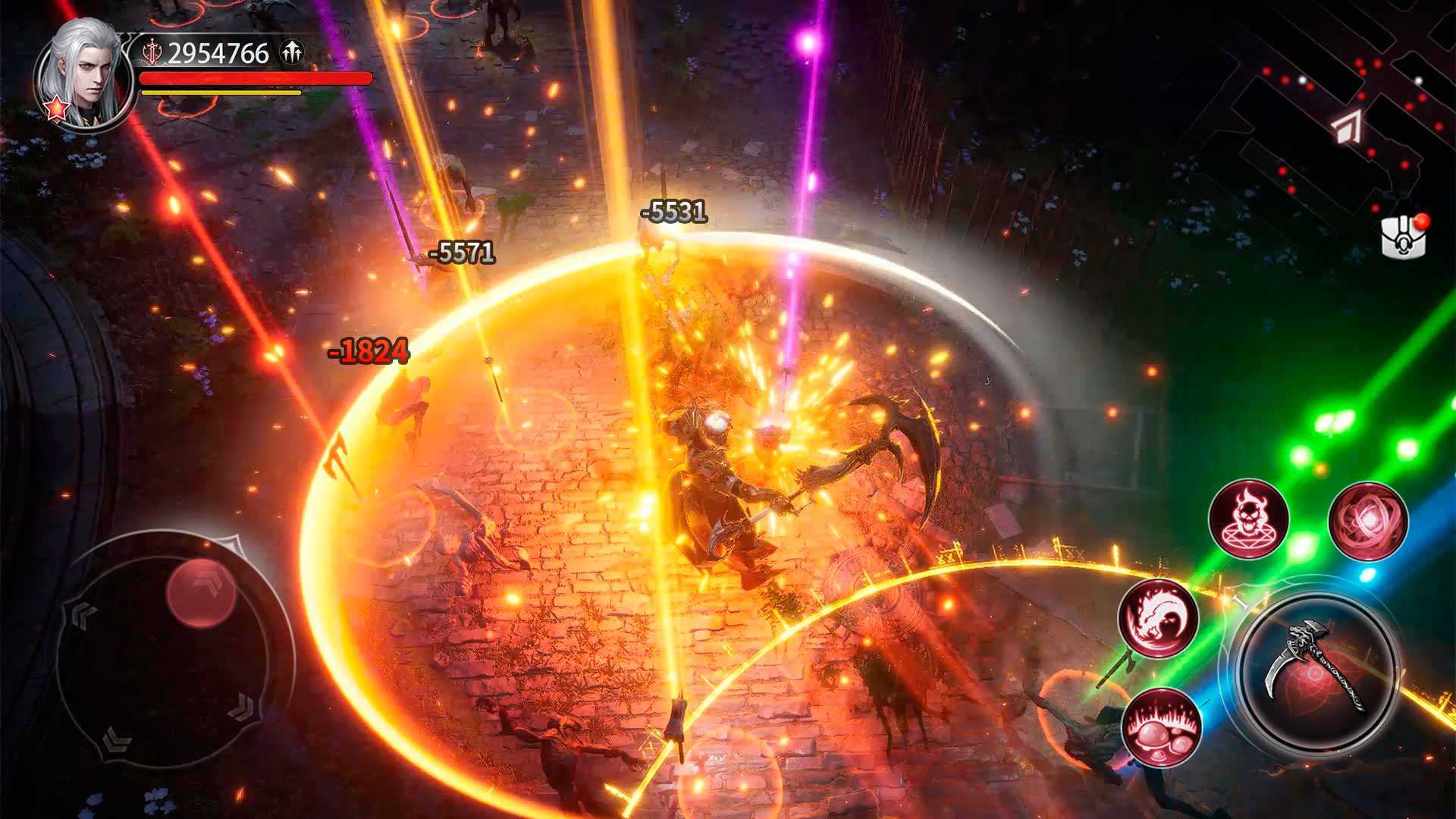
Task: Open the silver-haired character portrait
Action: pyautogui.click(x=83, y=72)
